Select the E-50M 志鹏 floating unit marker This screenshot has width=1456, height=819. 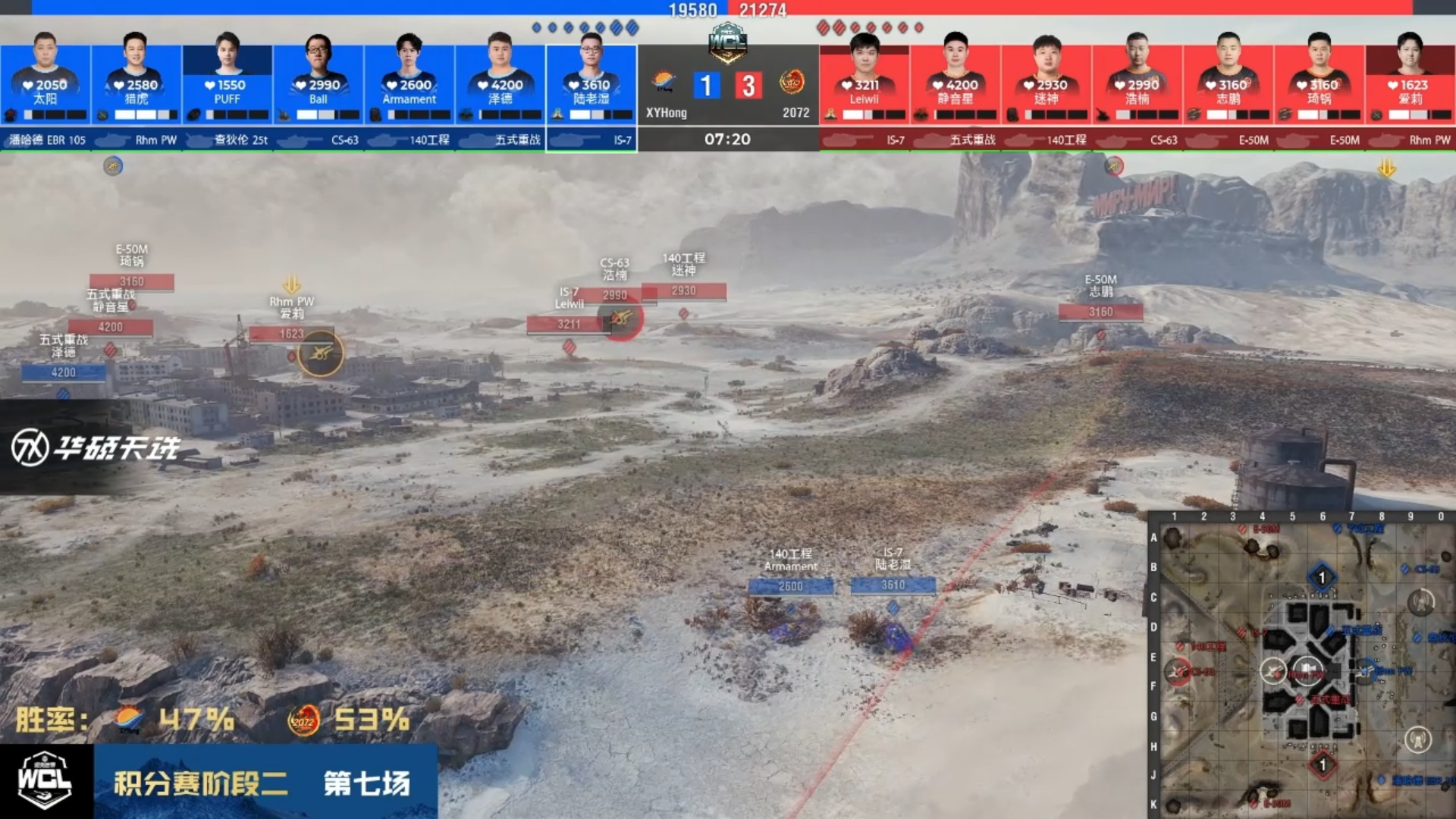point(1100,311)
